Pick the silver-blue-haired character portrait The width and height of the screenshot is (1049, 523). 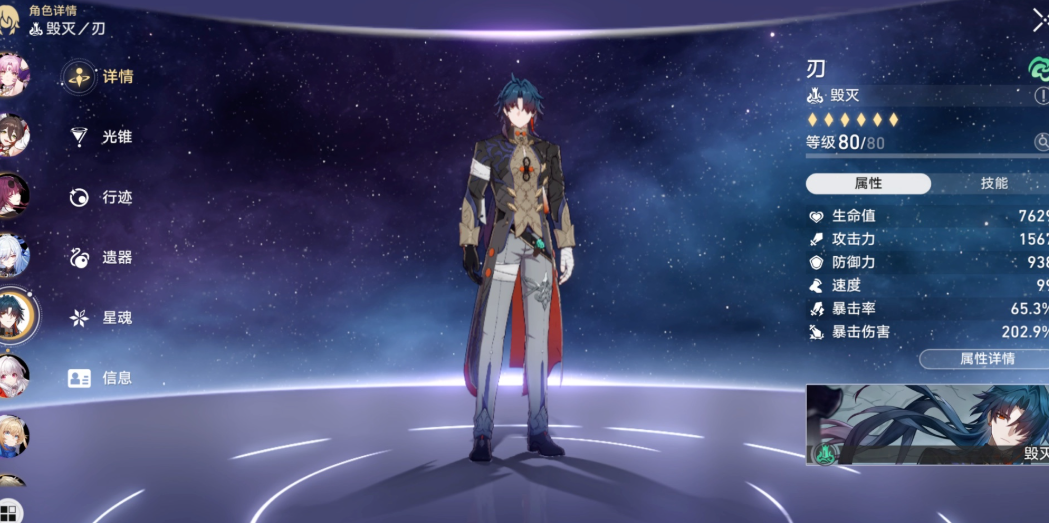pos(13,255)
